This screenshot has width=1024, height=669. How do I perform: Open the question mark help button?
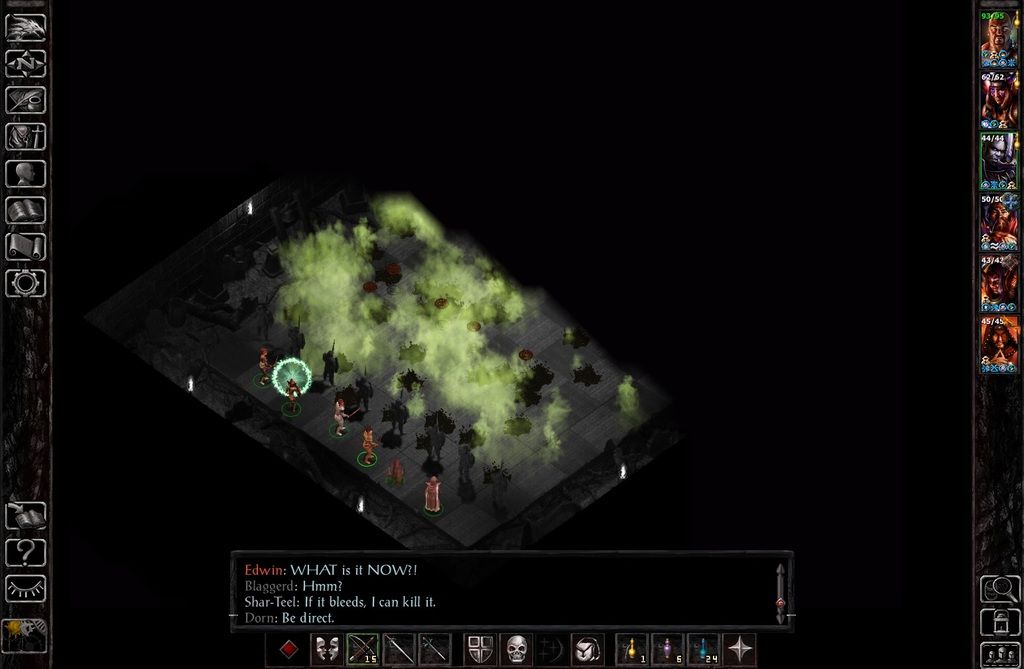pos(25,551)
